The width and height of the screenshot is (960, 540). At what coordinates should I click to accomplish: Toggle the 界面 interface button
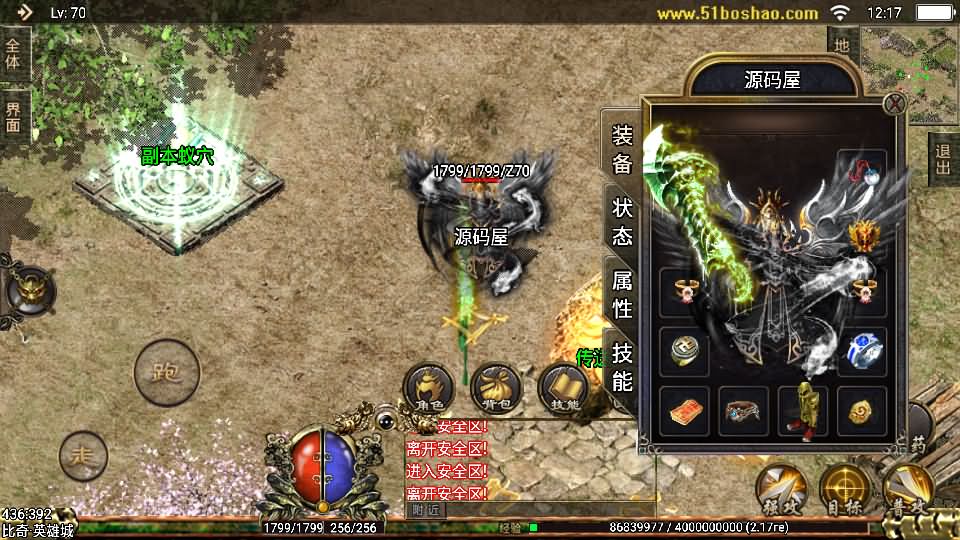click(14, 118)
